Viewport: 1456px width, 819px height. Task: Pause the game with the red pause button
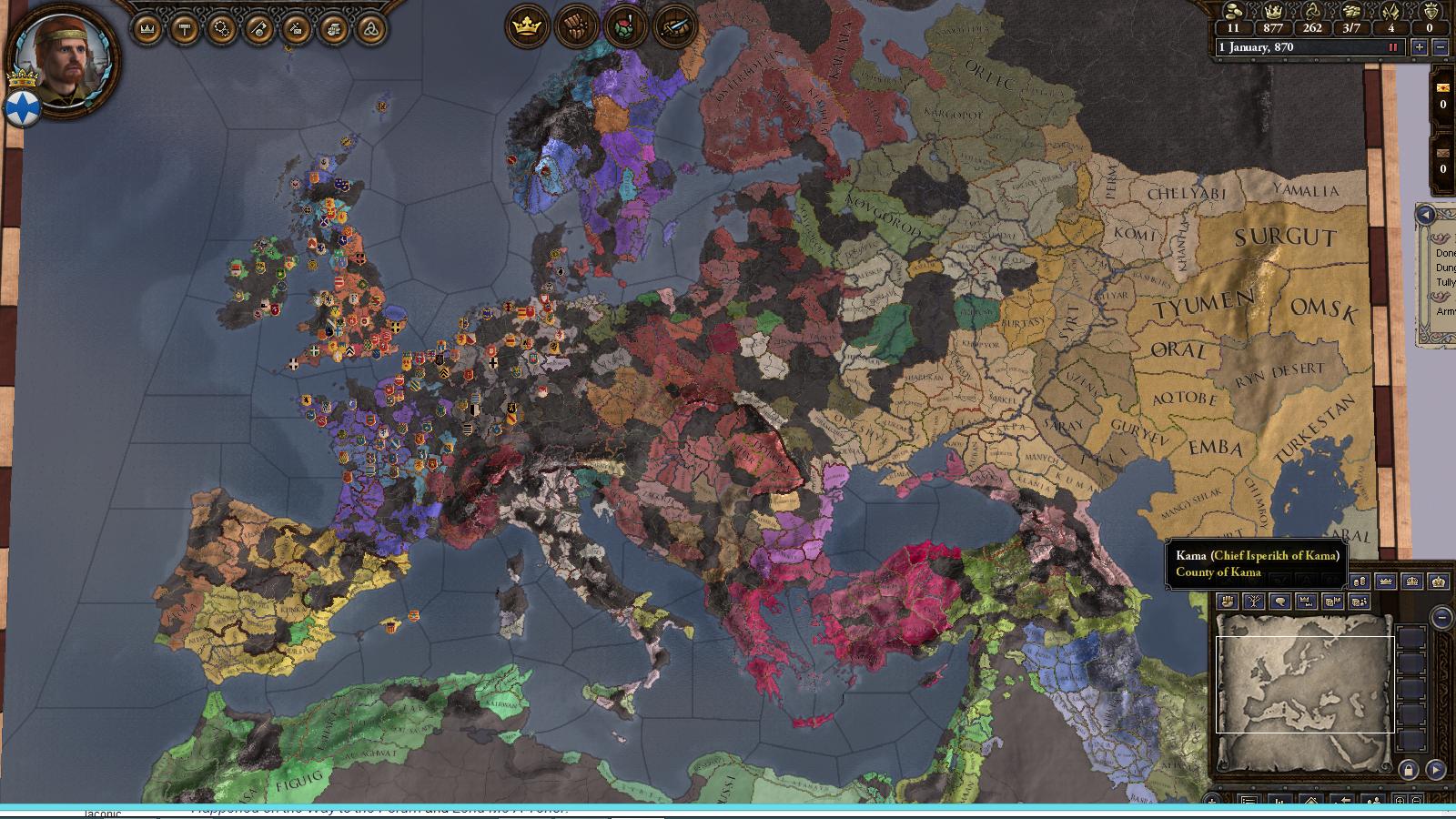coord(1393,46)
